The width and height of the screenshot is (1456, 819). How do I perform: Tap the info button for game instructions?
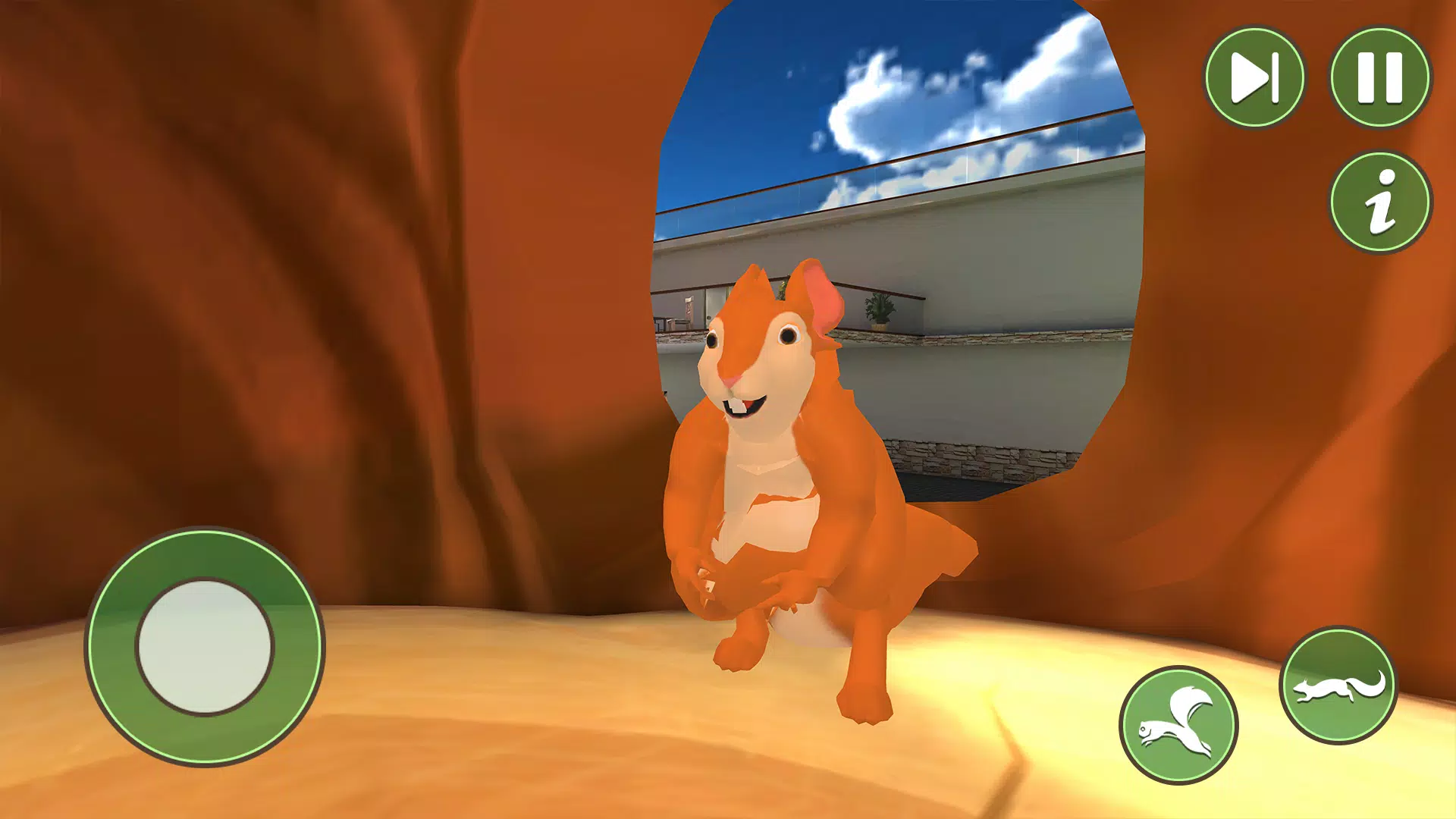click(1382, 201)
